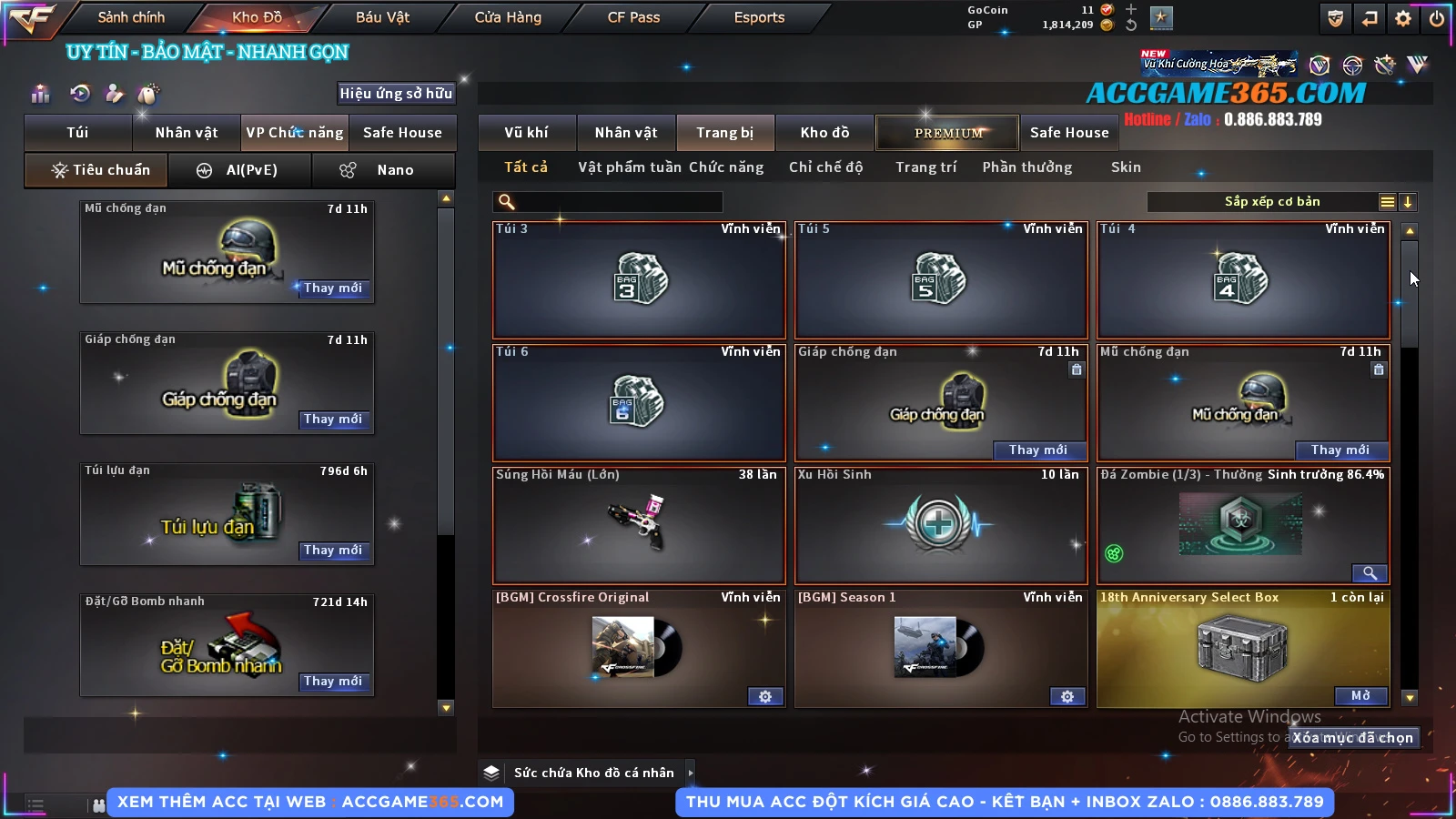The image size is (1456, 819).
Task: Select the Vũ khí inventory category
Action: coord(526,133)
